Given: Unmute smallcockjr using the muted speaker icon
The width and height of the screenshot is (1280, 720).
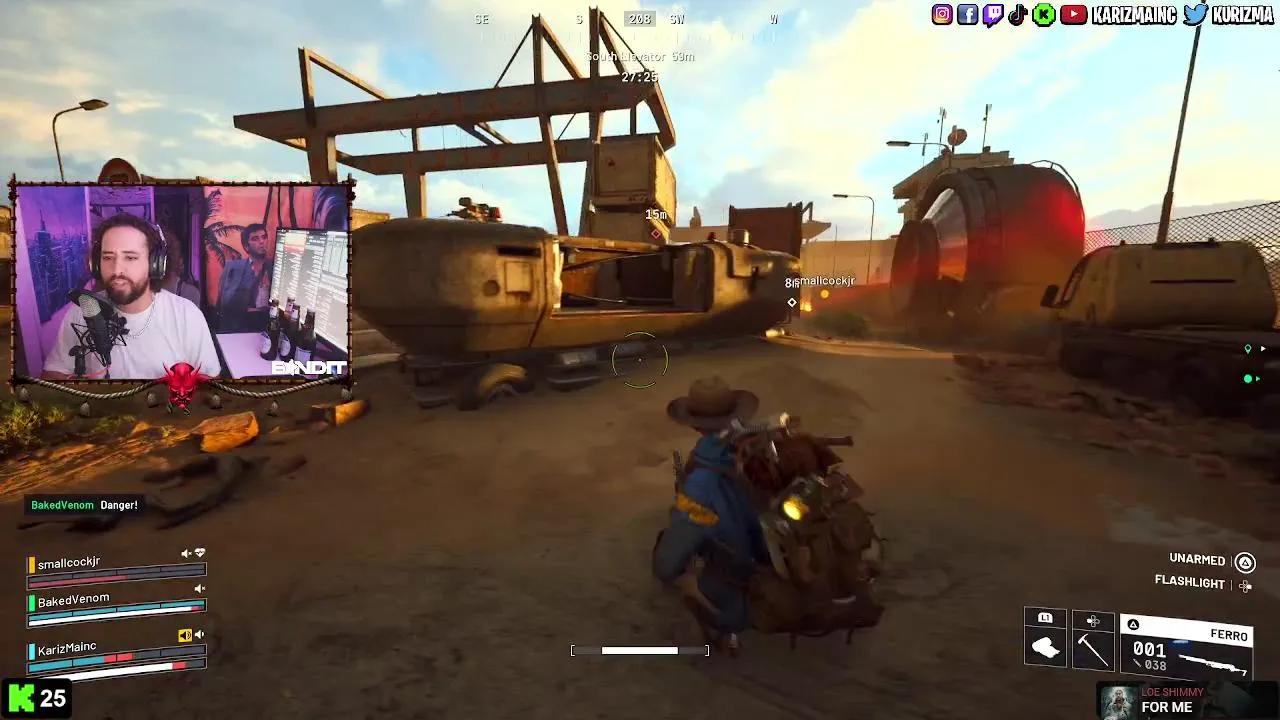Looking at the screenshot, I should pyautogui.click(x=184, y=552).
